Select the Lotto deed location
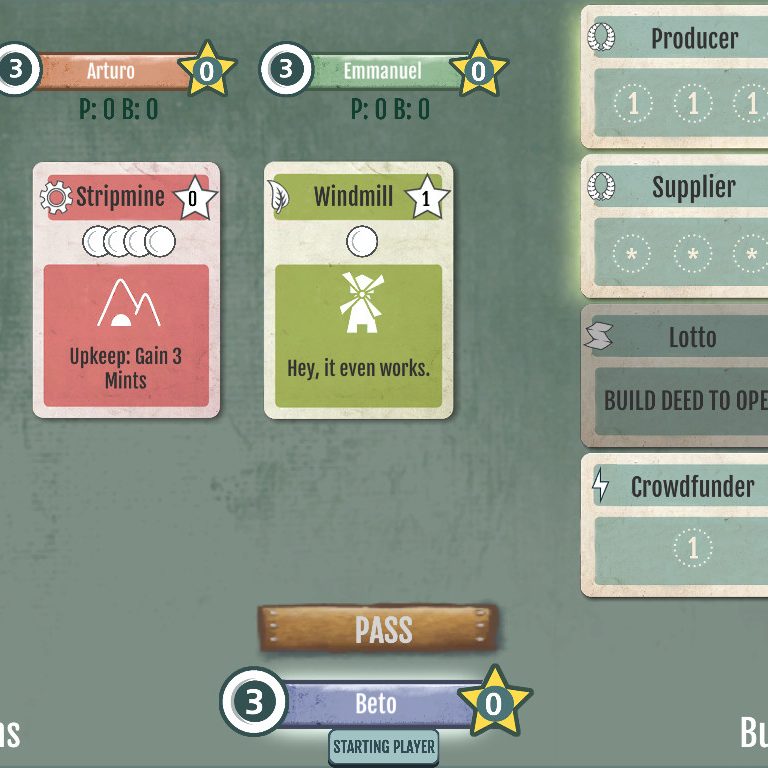 680,374
